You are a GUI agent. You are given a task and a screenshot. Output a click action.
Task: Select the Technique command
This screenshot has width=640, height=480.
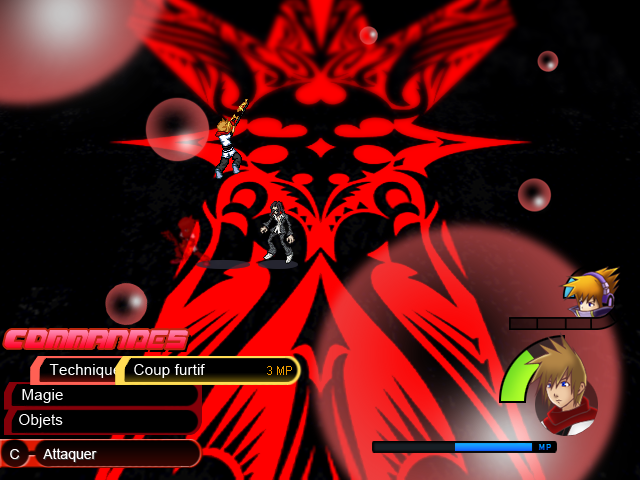coord(78,370)
